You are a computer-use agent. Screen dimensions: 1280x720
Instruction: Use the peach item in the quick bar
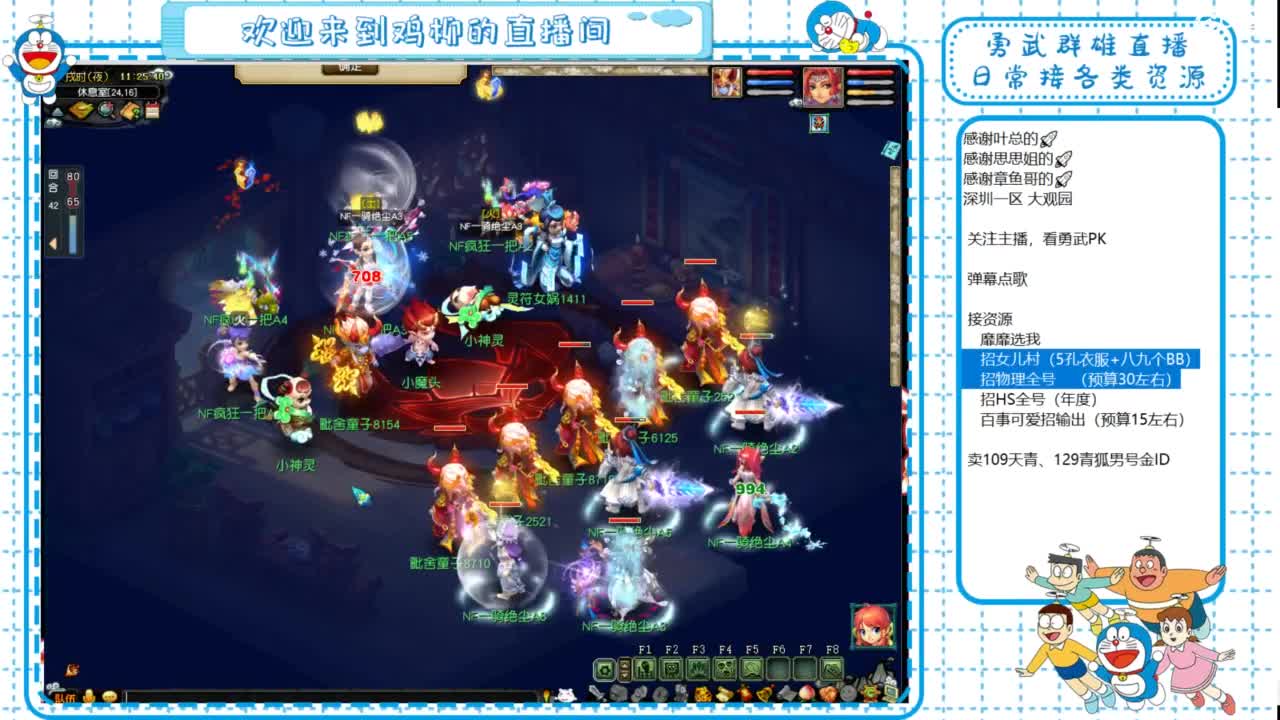[806, 692]
